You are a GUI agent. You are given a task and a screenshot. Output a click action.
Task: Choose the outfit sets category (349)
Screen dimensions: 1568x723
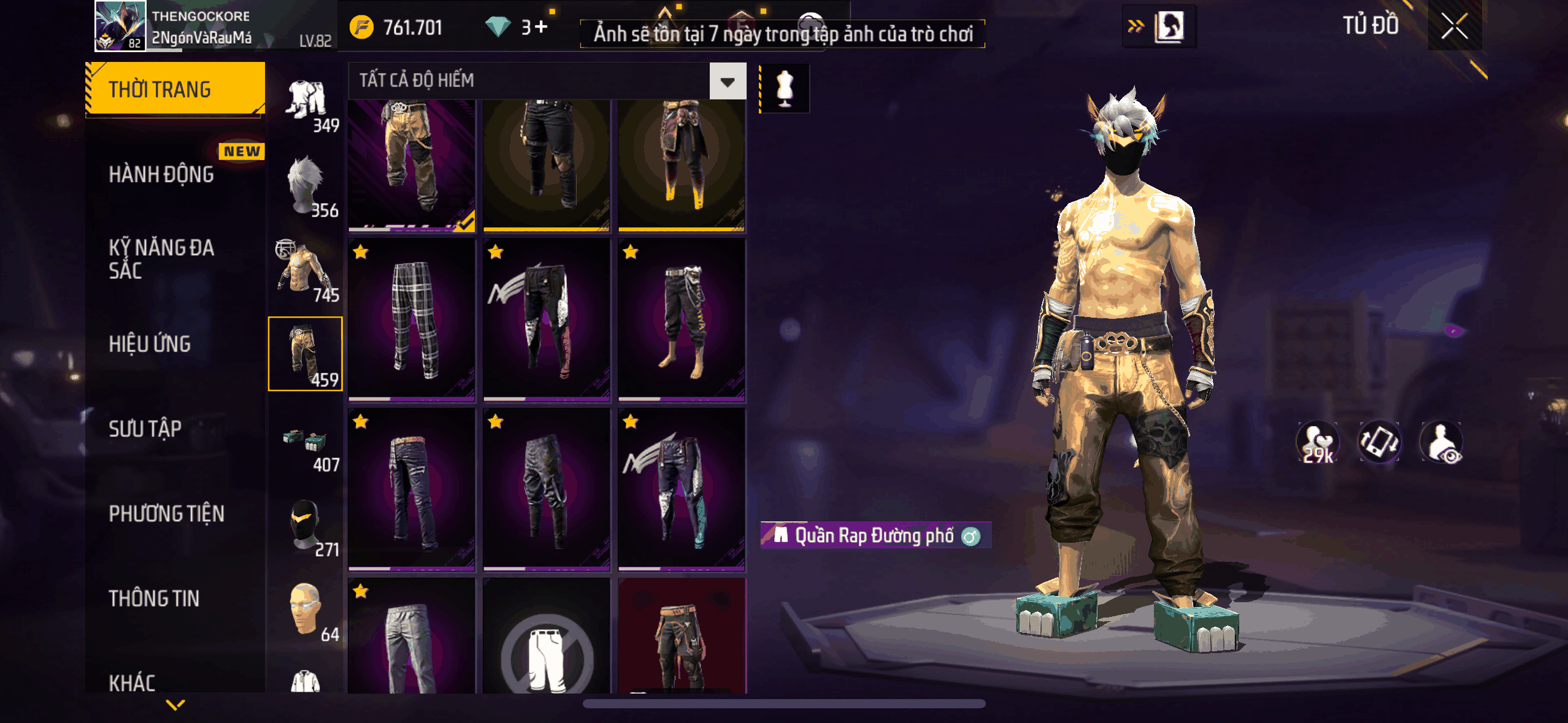[x=307, y=104]
